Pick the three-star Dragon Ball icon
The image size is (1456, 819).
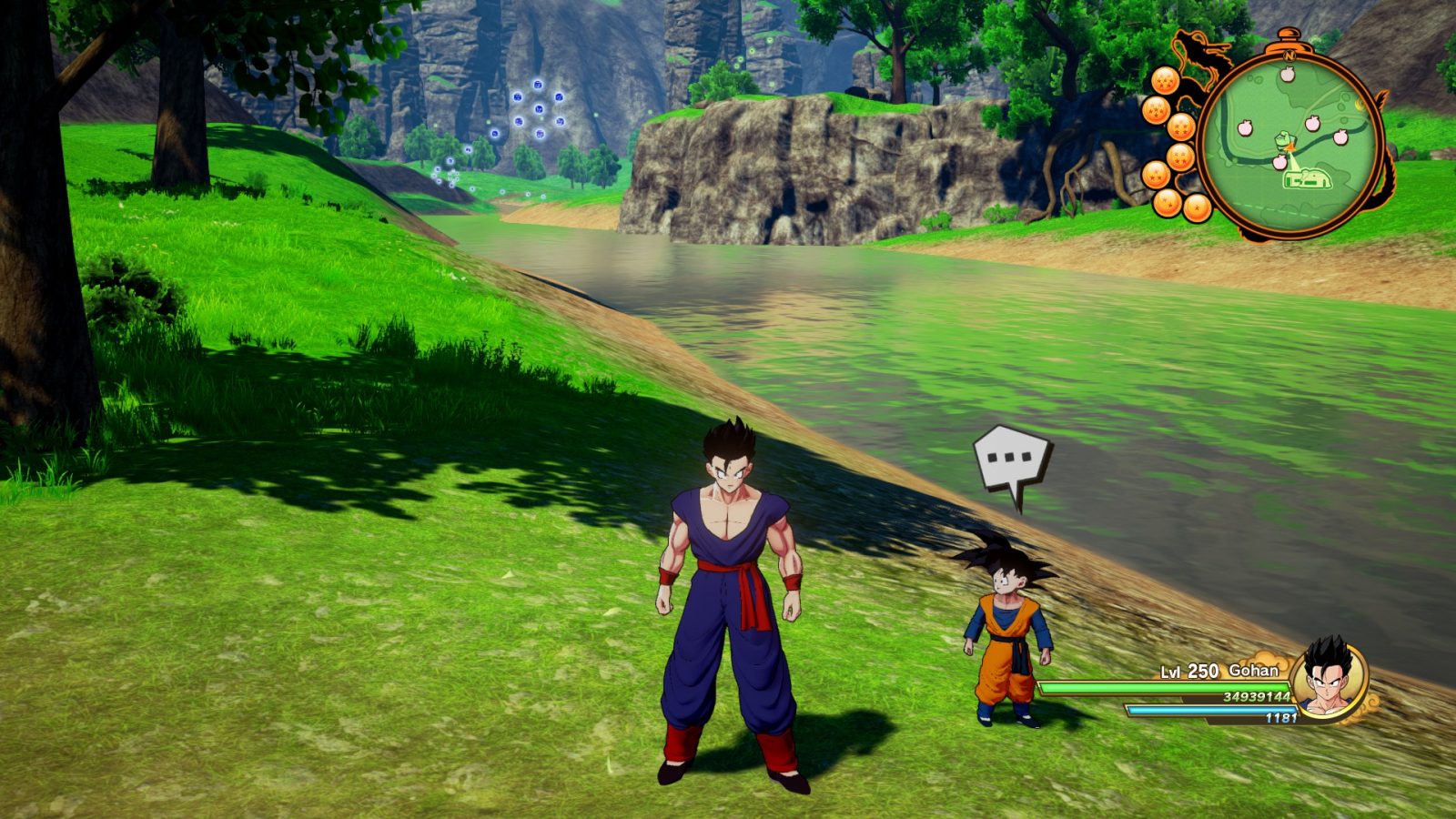1157,174
